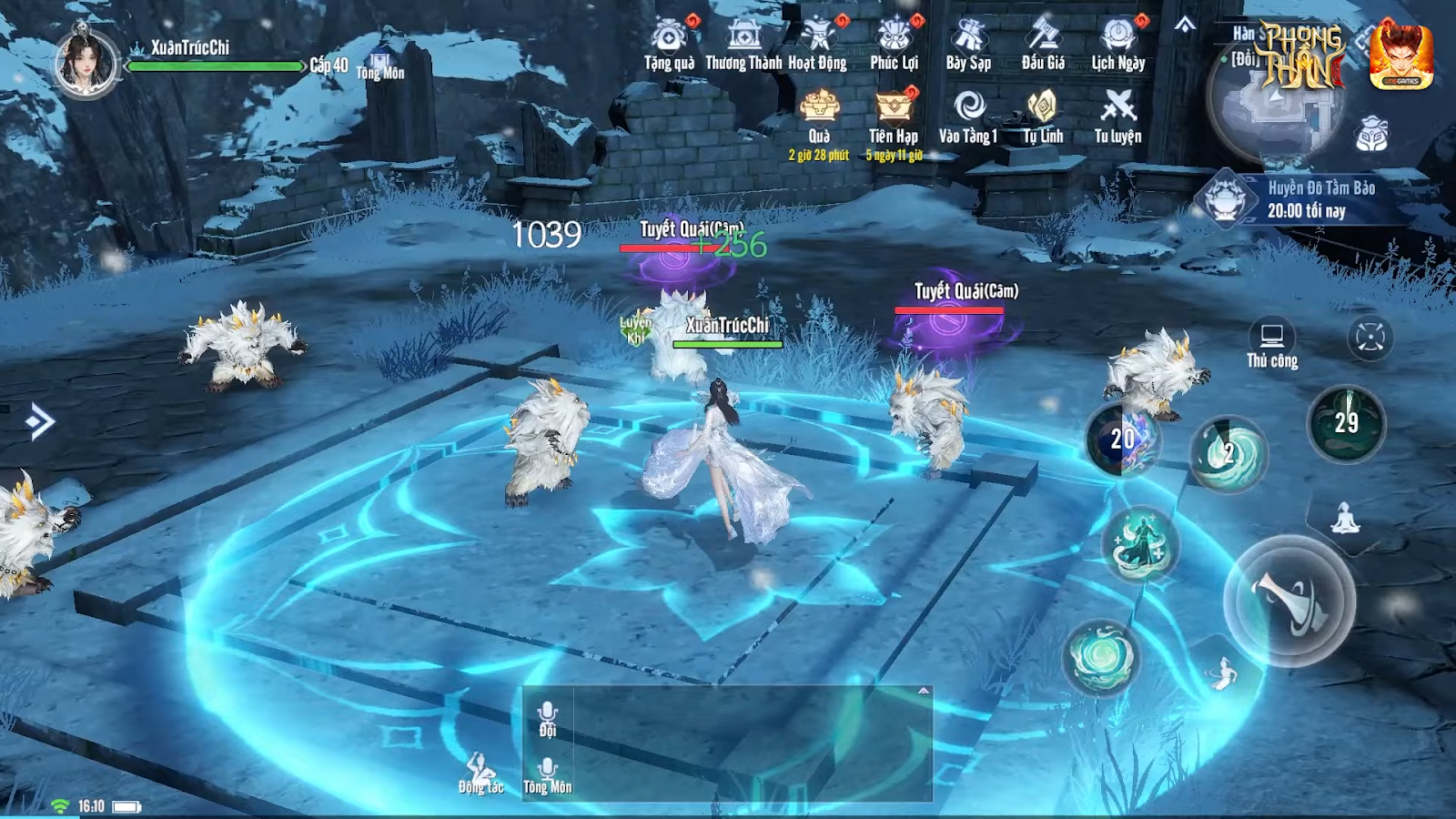Activate the meditation pose skill
The image size is (1456, 819).
pyautogui.click(x=1345, y=520)
